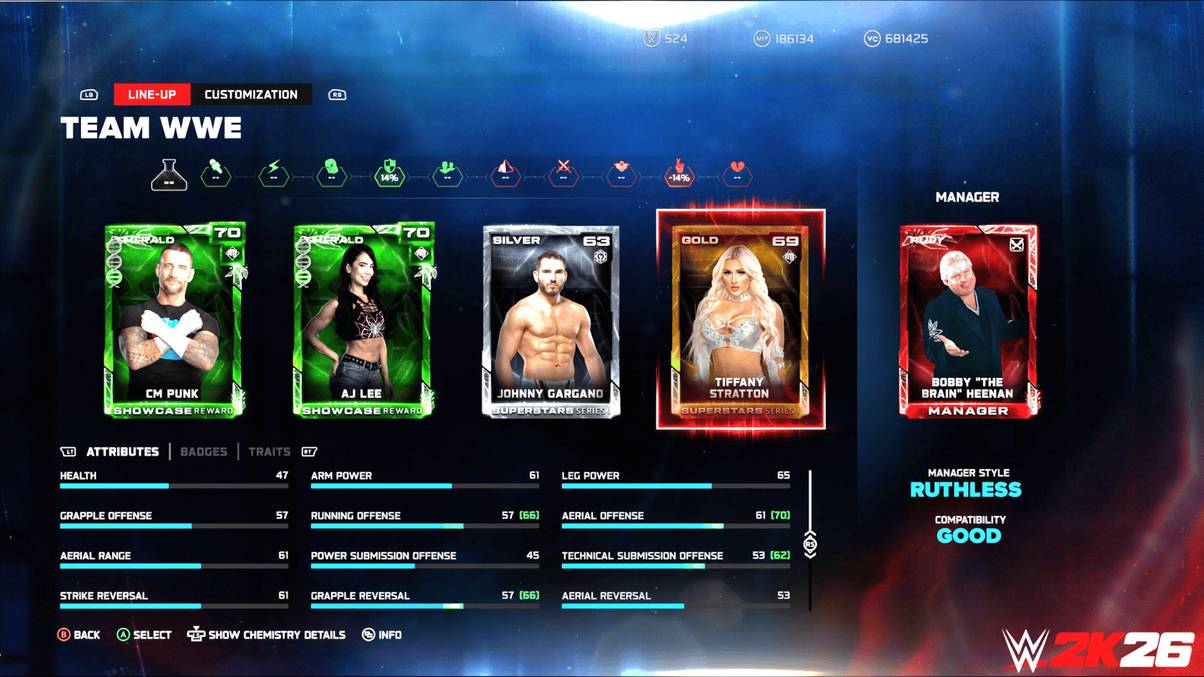1204x677 pixels.
Task: Choose the green shield 14% chemistry bonus
Action: (389, 174)
